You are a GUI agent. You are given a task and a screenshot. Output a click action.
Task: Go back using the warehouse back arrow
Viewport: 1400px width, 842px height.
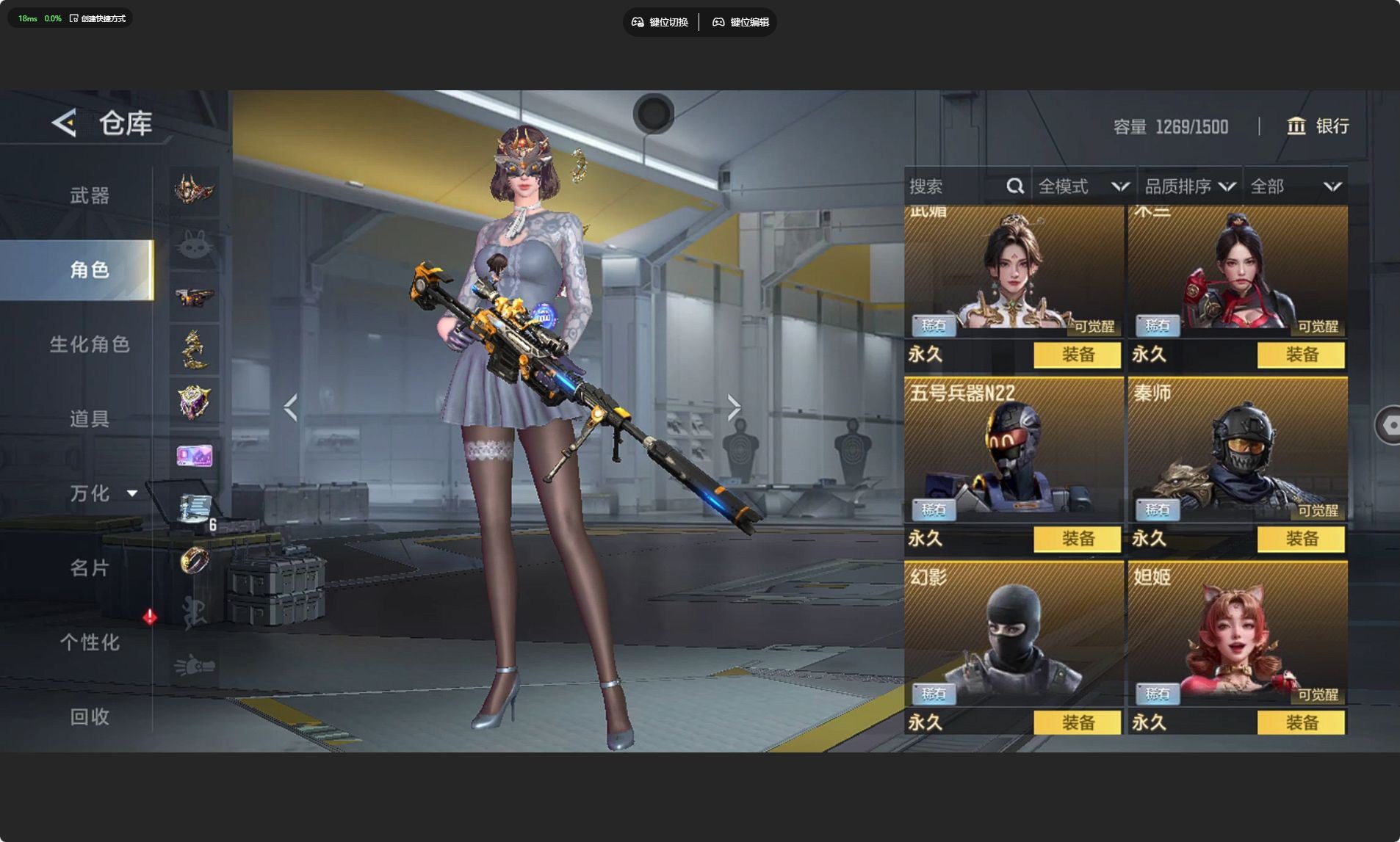tap(65, 123)
